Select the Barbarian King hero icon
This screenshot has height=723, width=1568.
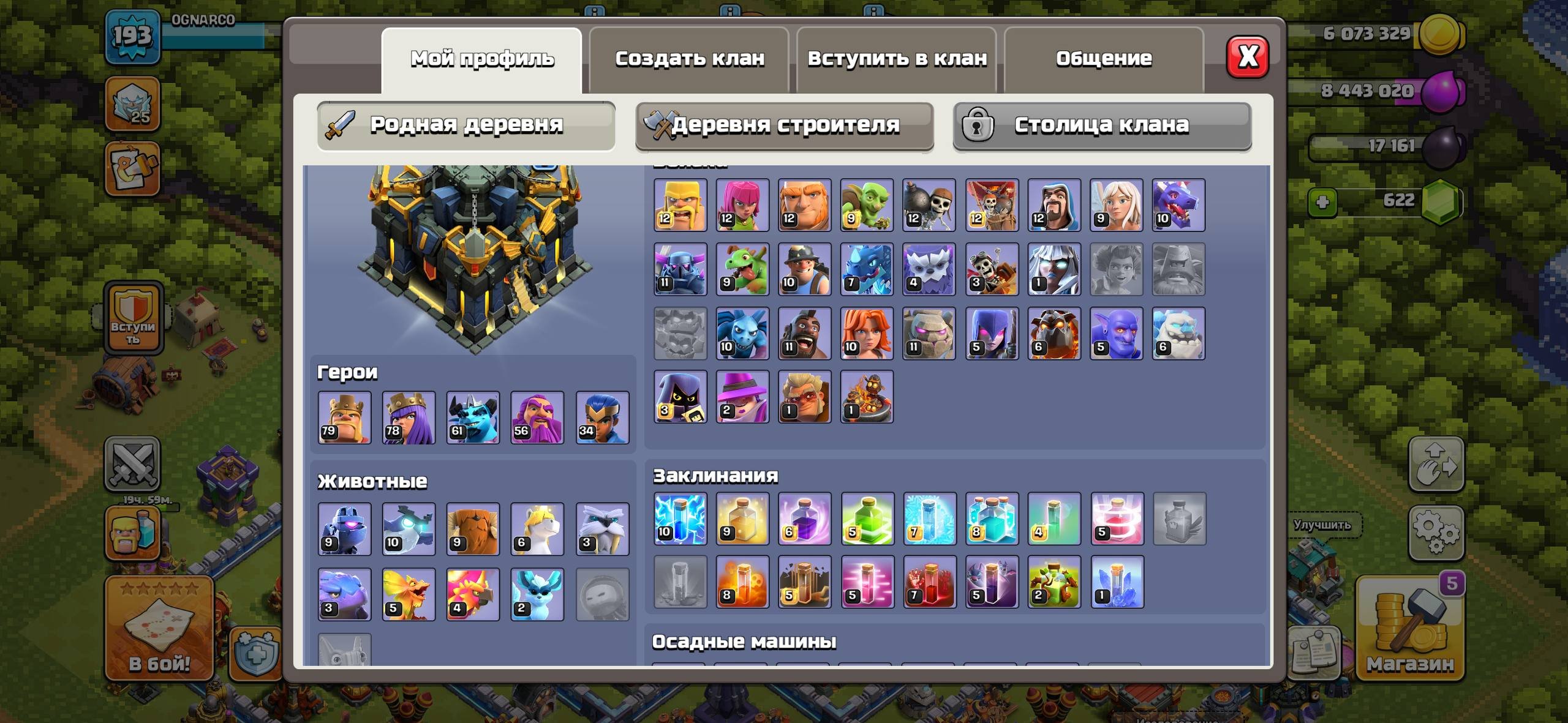(346, 418)
